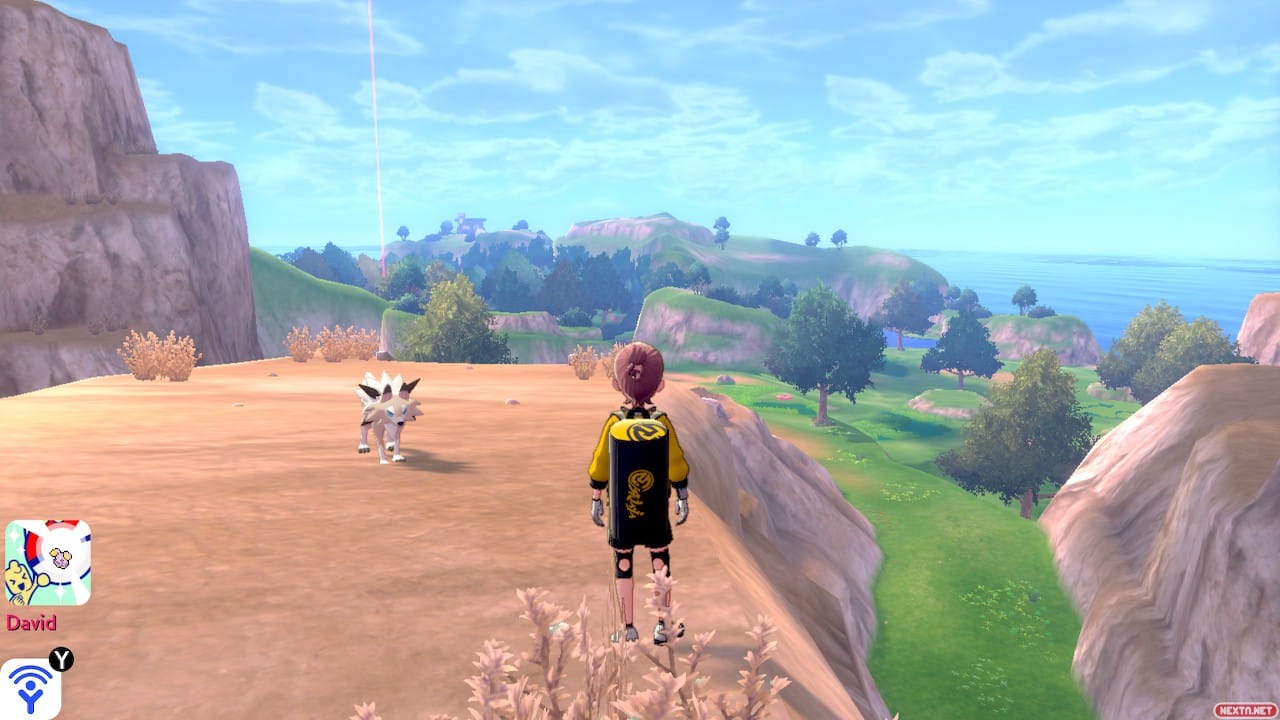Viewport: 1280px width, 720px height.
Task: Open David's League Card stamp
Action: click(x=47, y=562)
